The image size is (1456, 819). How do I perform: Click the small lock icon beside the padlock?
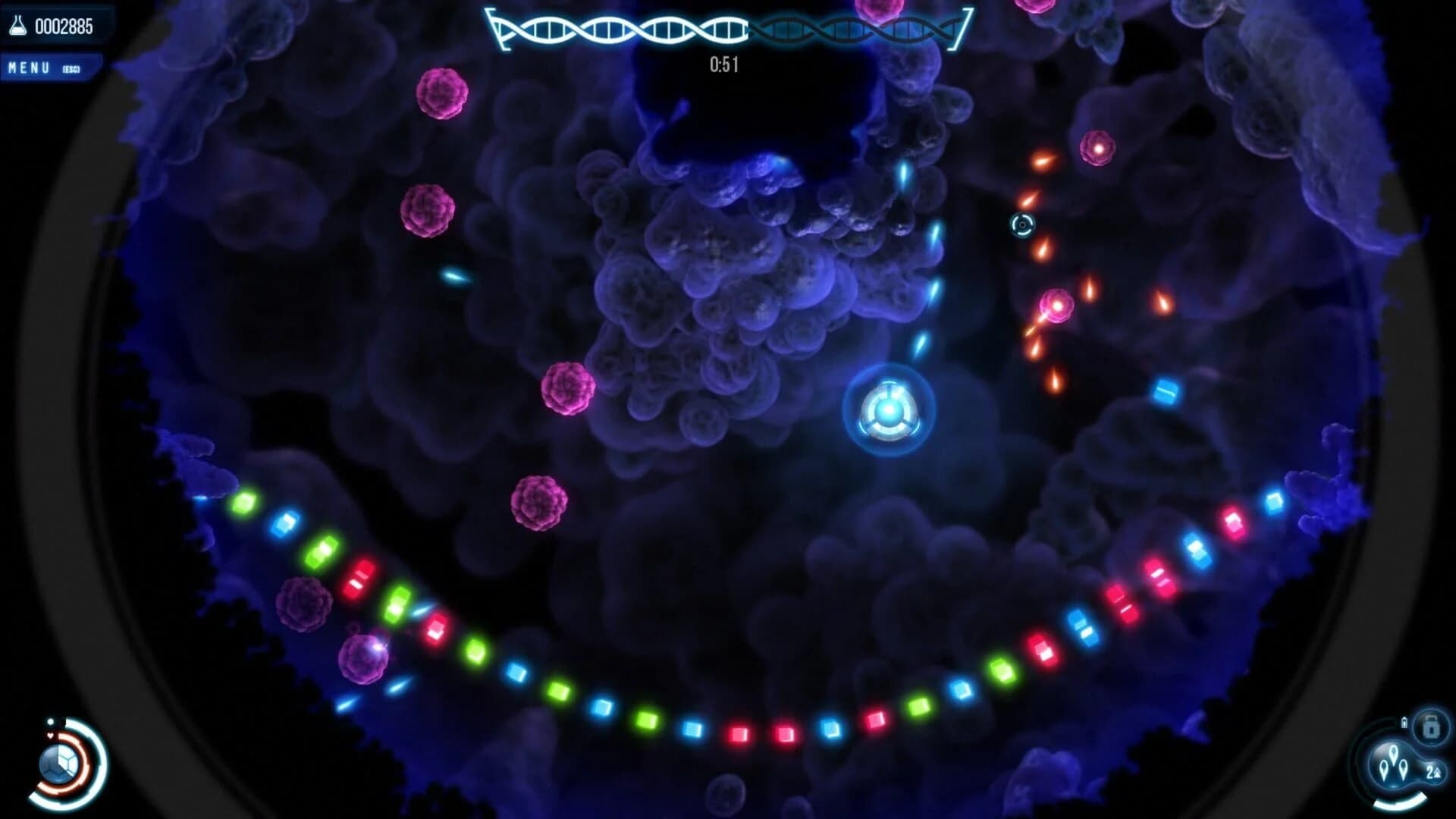pyautogui.click(x=1404, y=722)
